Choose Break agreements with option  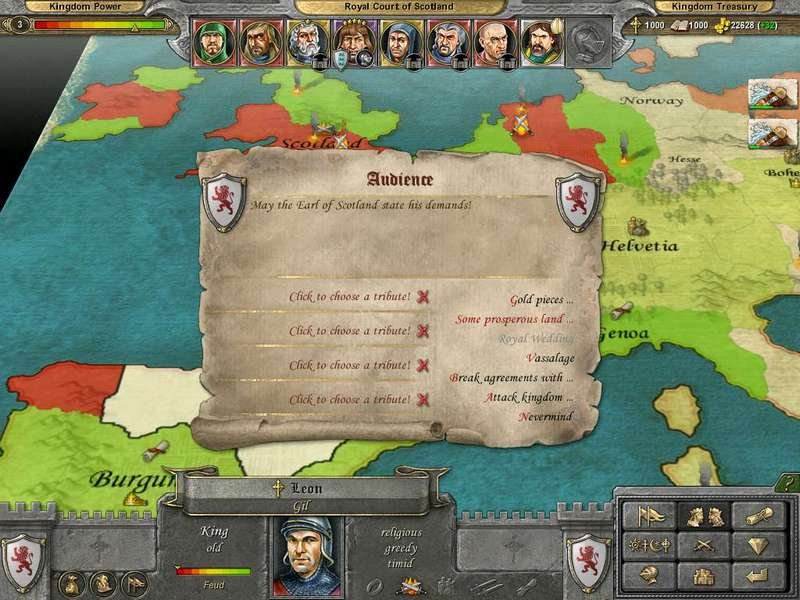(512, 378)
